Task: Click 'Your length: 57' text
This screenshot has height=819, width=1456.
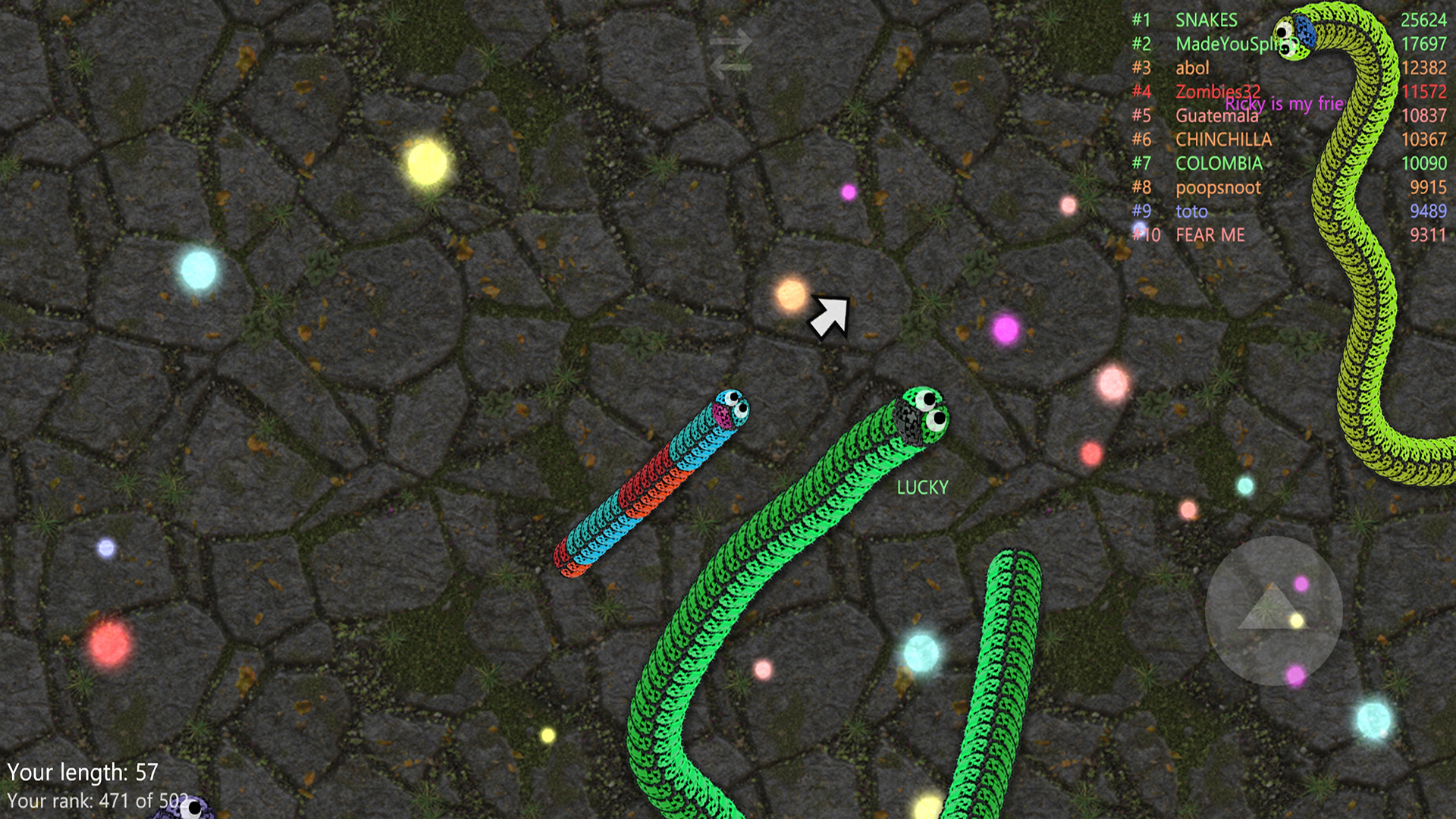Action: 83,772
